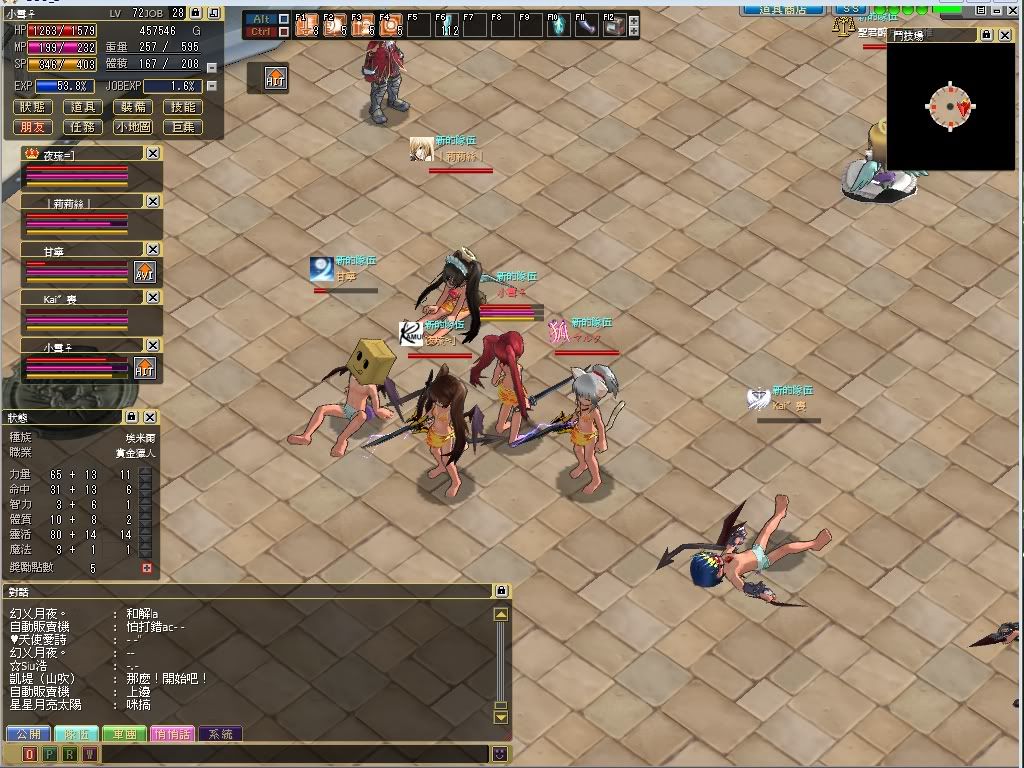Open the 技能 skills window
This screenshot has width=1024, height=768.
(183, 107)
